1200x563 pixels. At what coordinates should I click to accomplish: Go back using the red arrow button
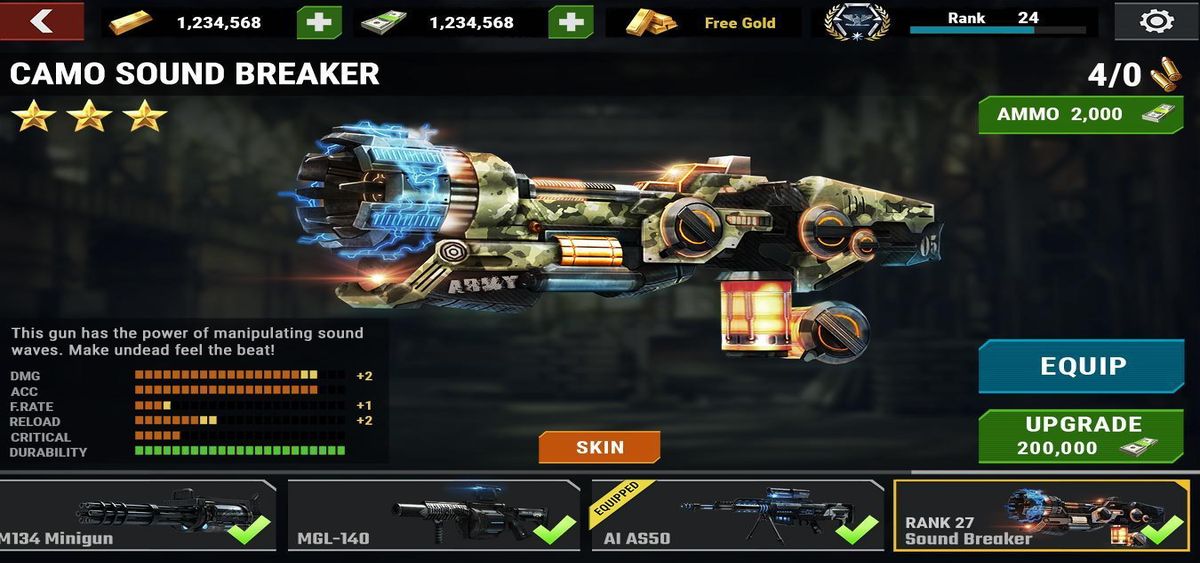pyautogui.click(x=42, y=21)
